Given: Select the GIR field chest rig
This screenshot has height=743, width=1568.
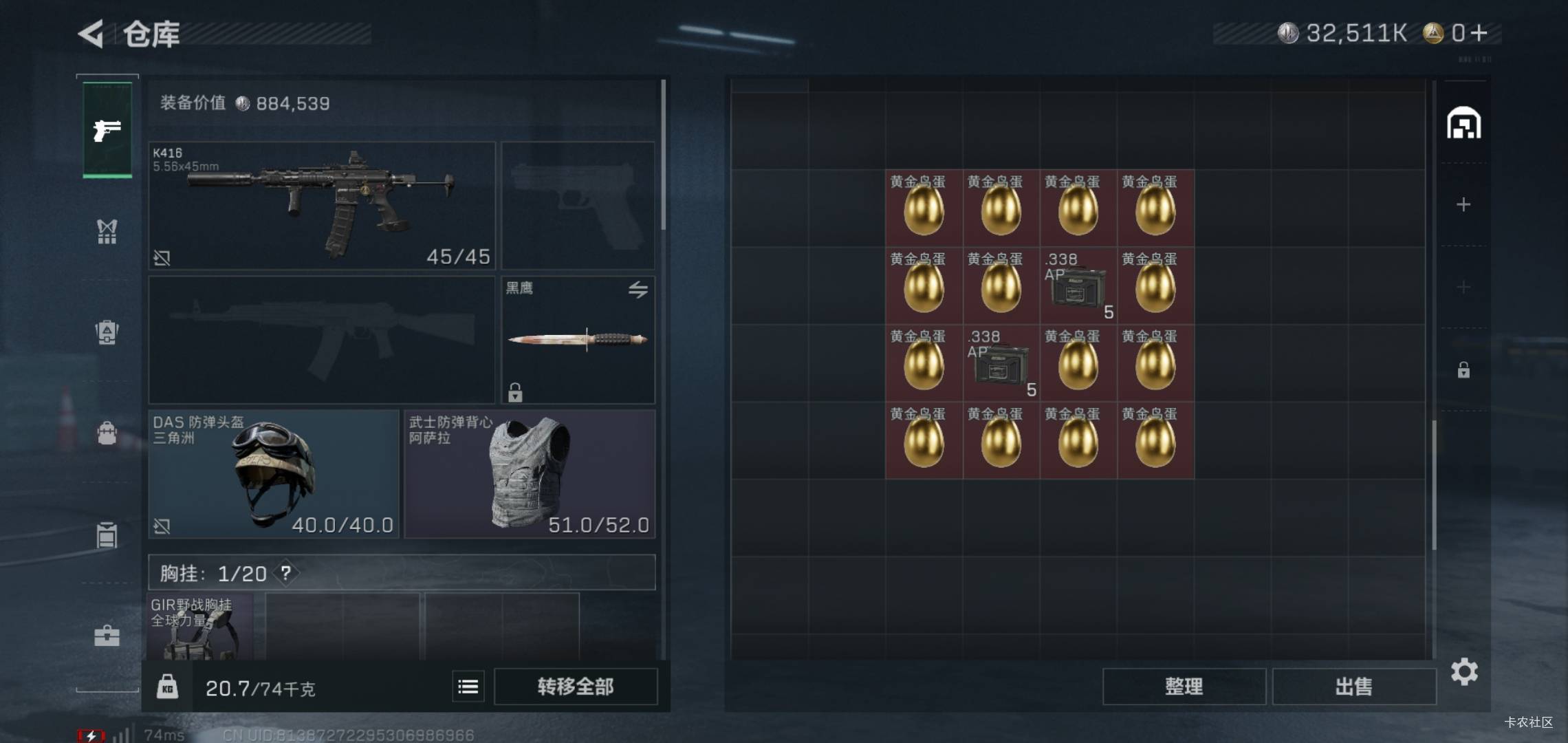Looking at the screenshot, I should pos(200,627).
